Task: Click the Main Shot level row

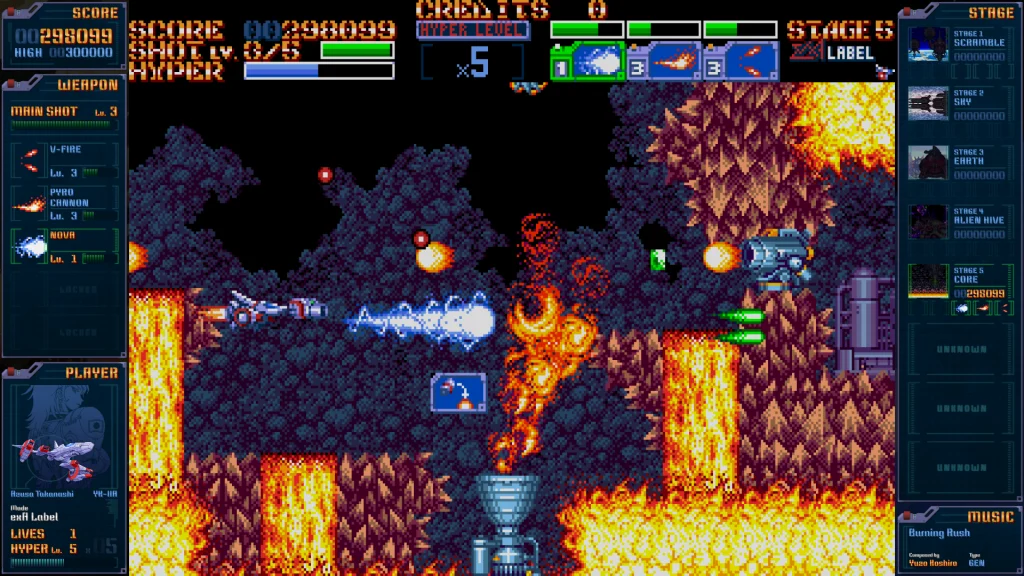Action: tap(64, 112)
